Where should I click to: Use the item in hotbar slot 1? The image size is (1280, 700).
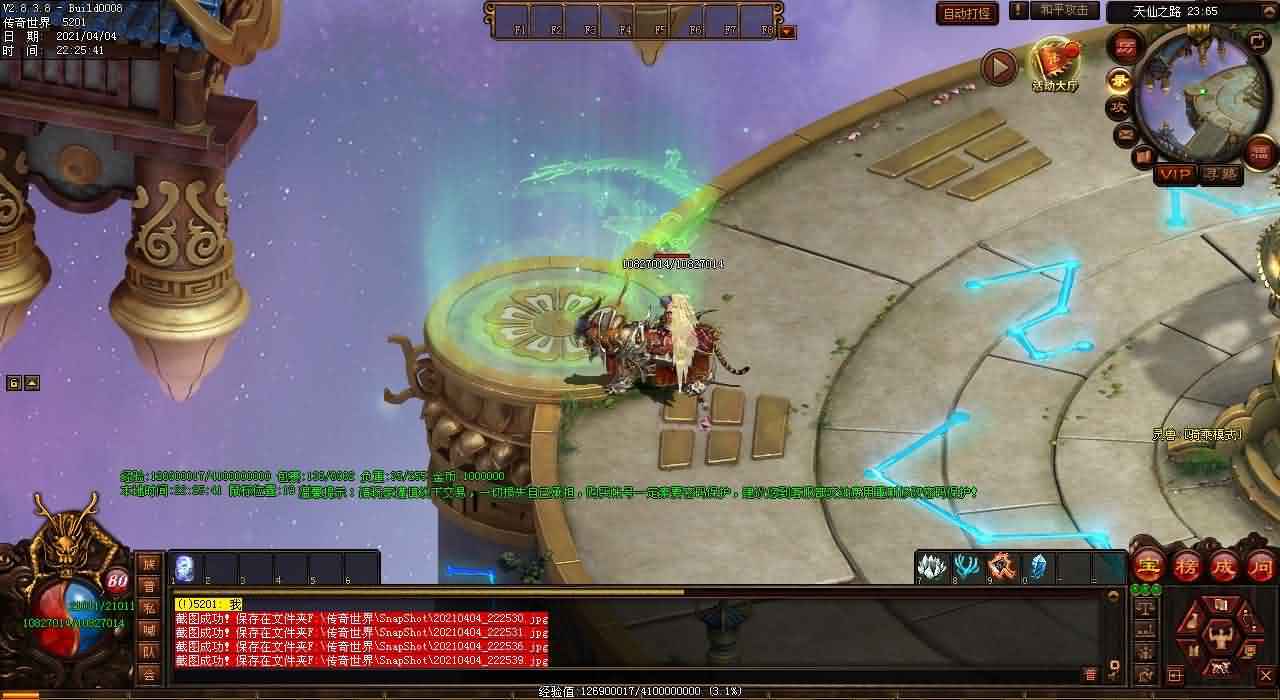(x=185, y=567)
